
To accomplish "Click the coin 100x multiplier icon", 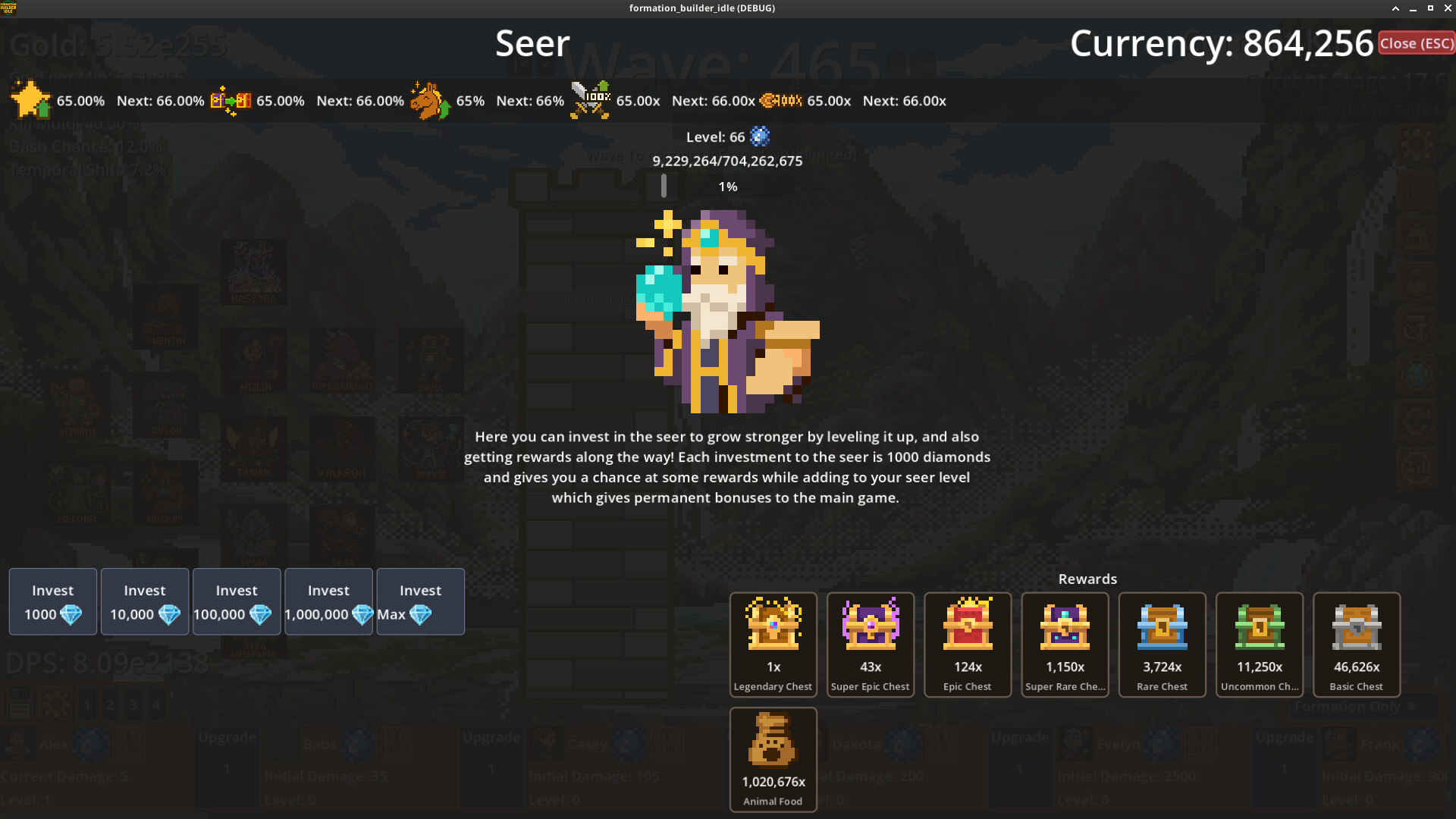I will point(781,100).
